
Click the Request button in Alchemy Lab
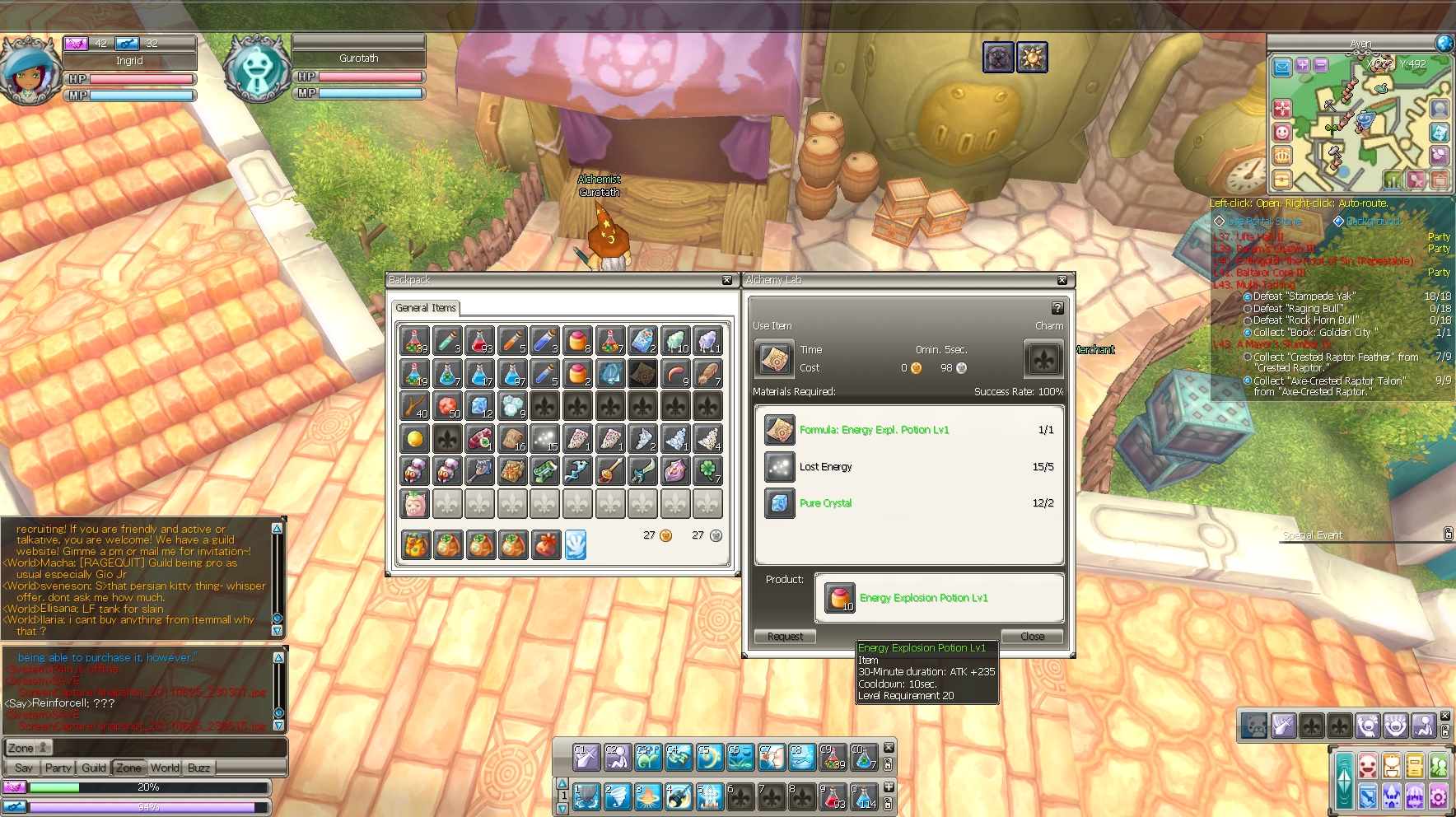[x=785, y=637]
